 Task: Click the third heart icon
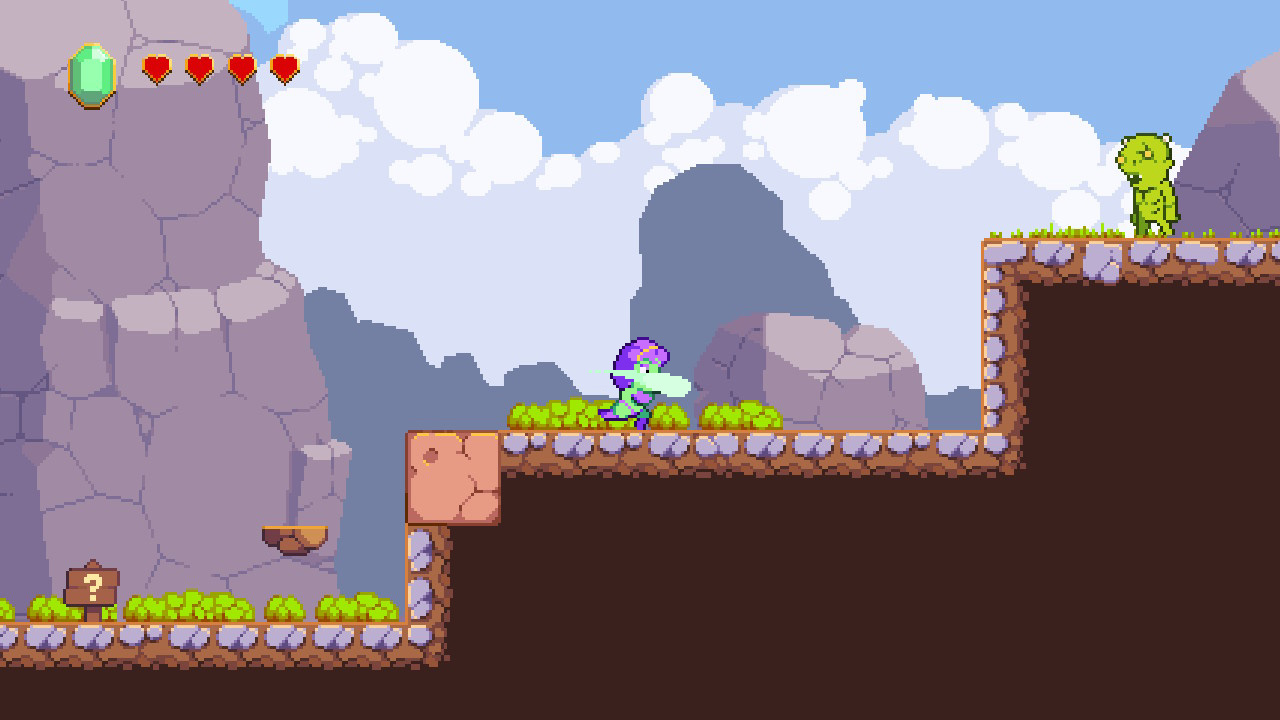coord(242,68)
